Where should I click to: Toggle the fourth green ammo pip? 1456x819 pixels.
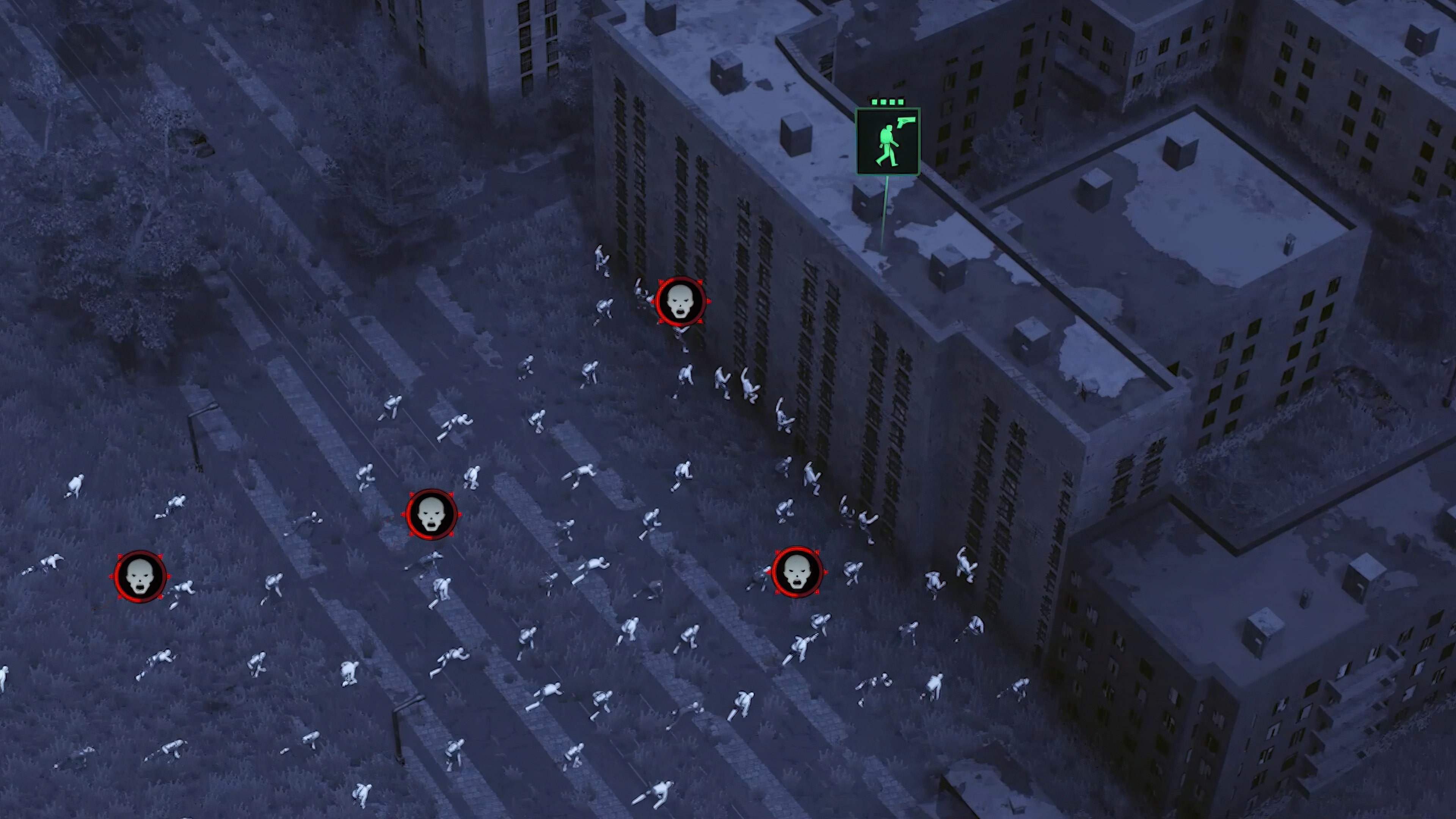[901, 102]
